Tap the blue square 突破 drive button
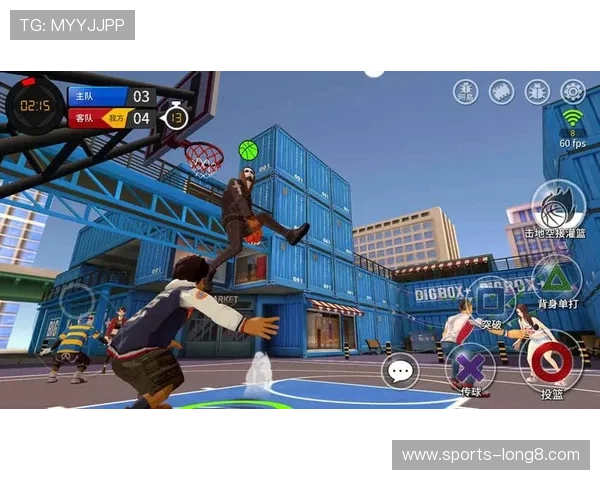 point(490,300)
